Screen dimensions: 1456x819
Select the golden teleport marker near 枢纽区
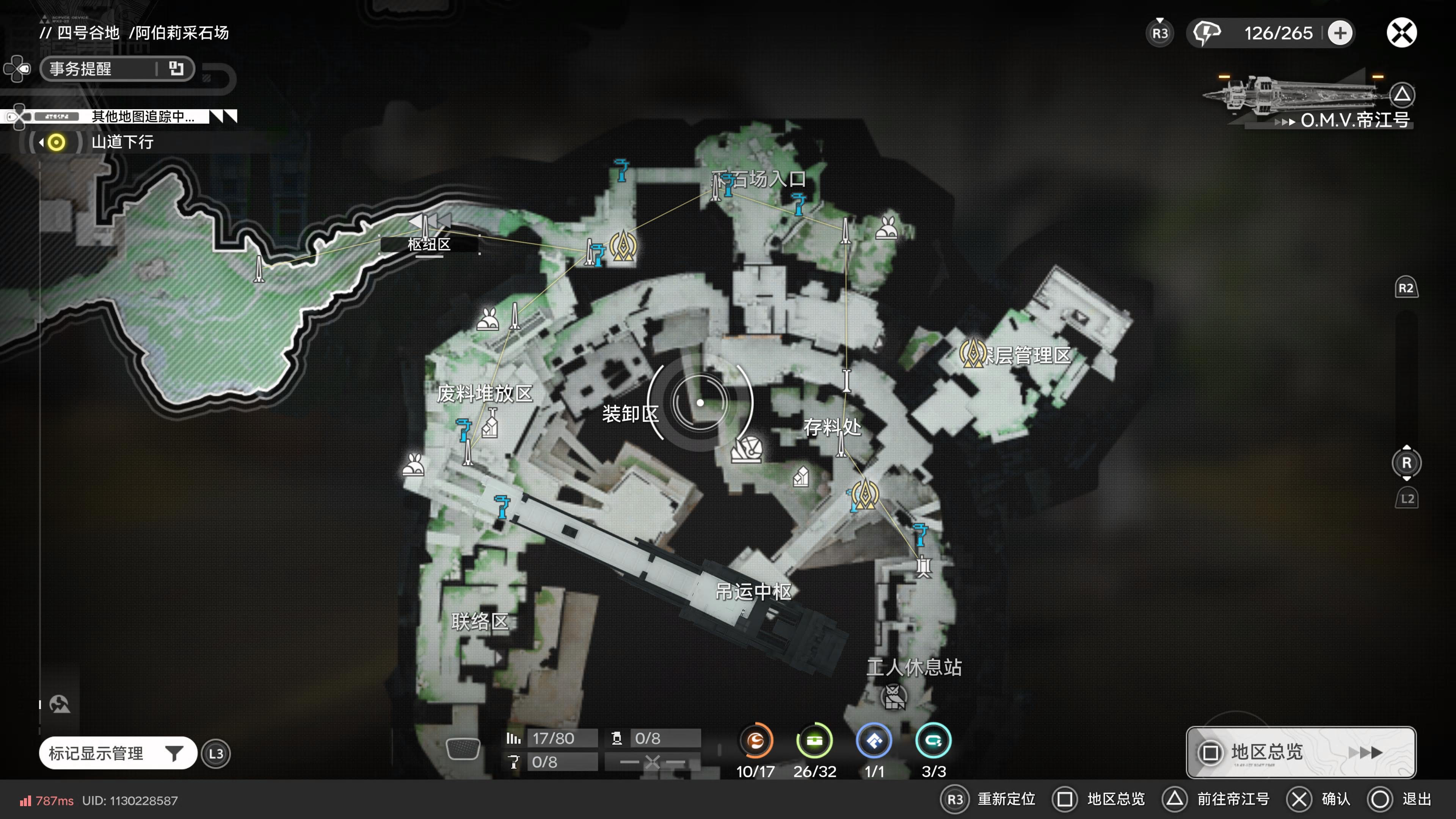coord(623,246)
